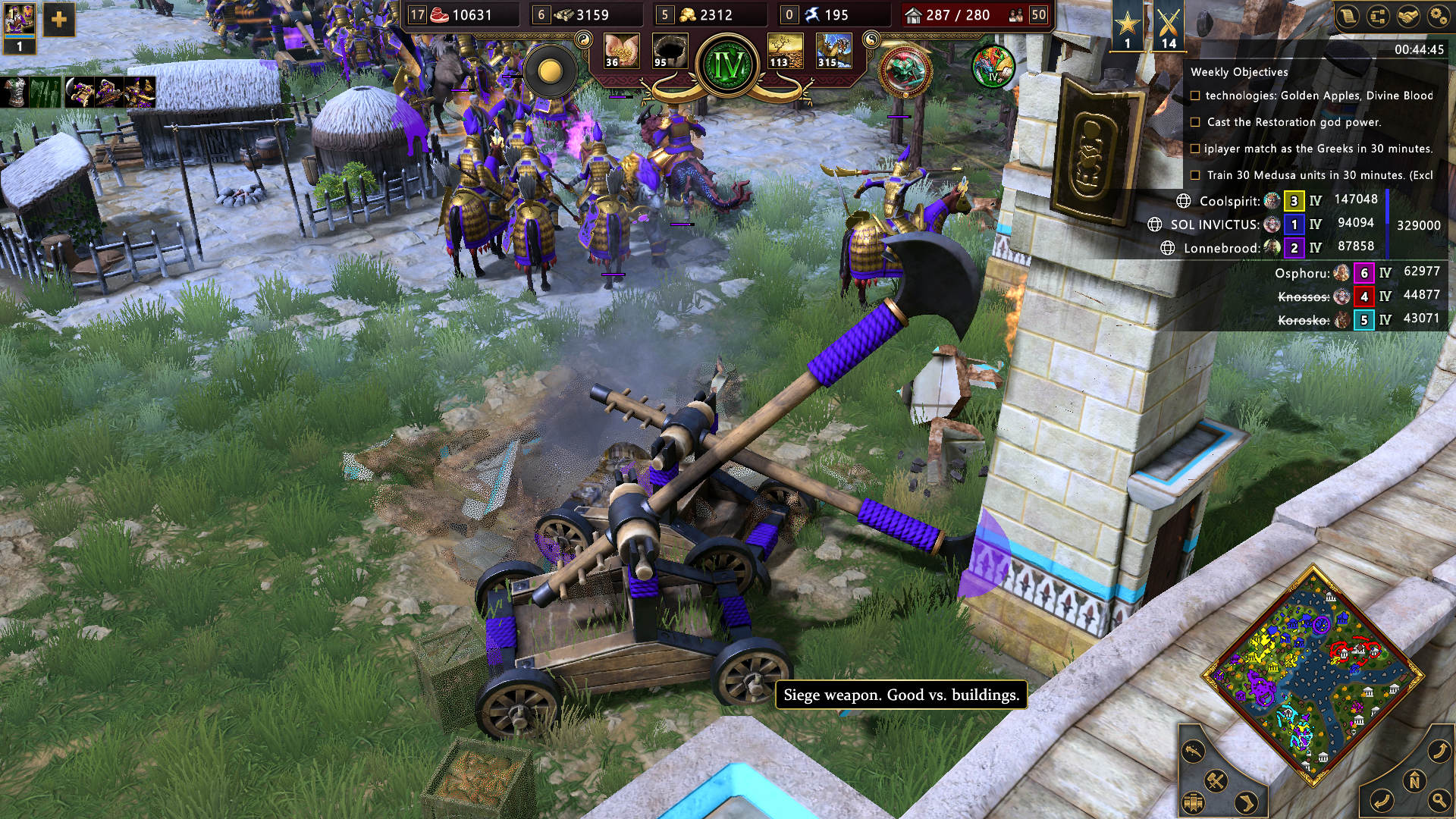Select the star banner showing 1

[x=1128, y=27]
